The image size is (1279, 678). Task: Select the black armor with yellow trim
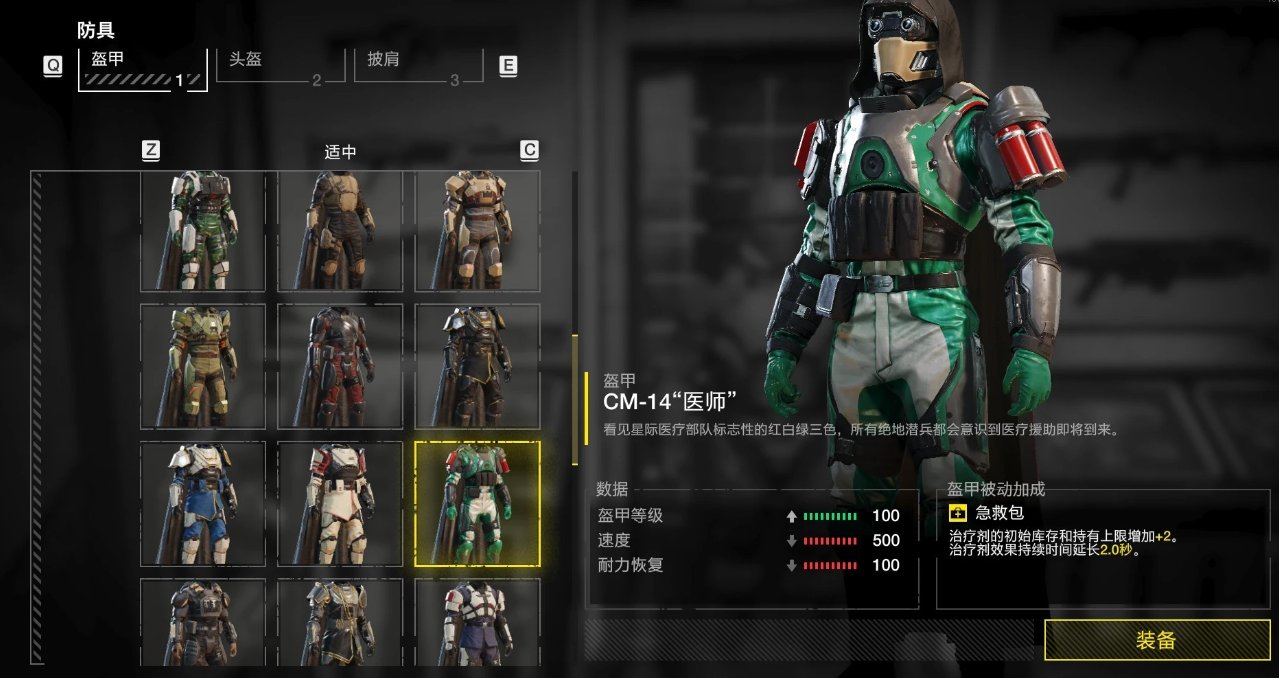[478, 367]
